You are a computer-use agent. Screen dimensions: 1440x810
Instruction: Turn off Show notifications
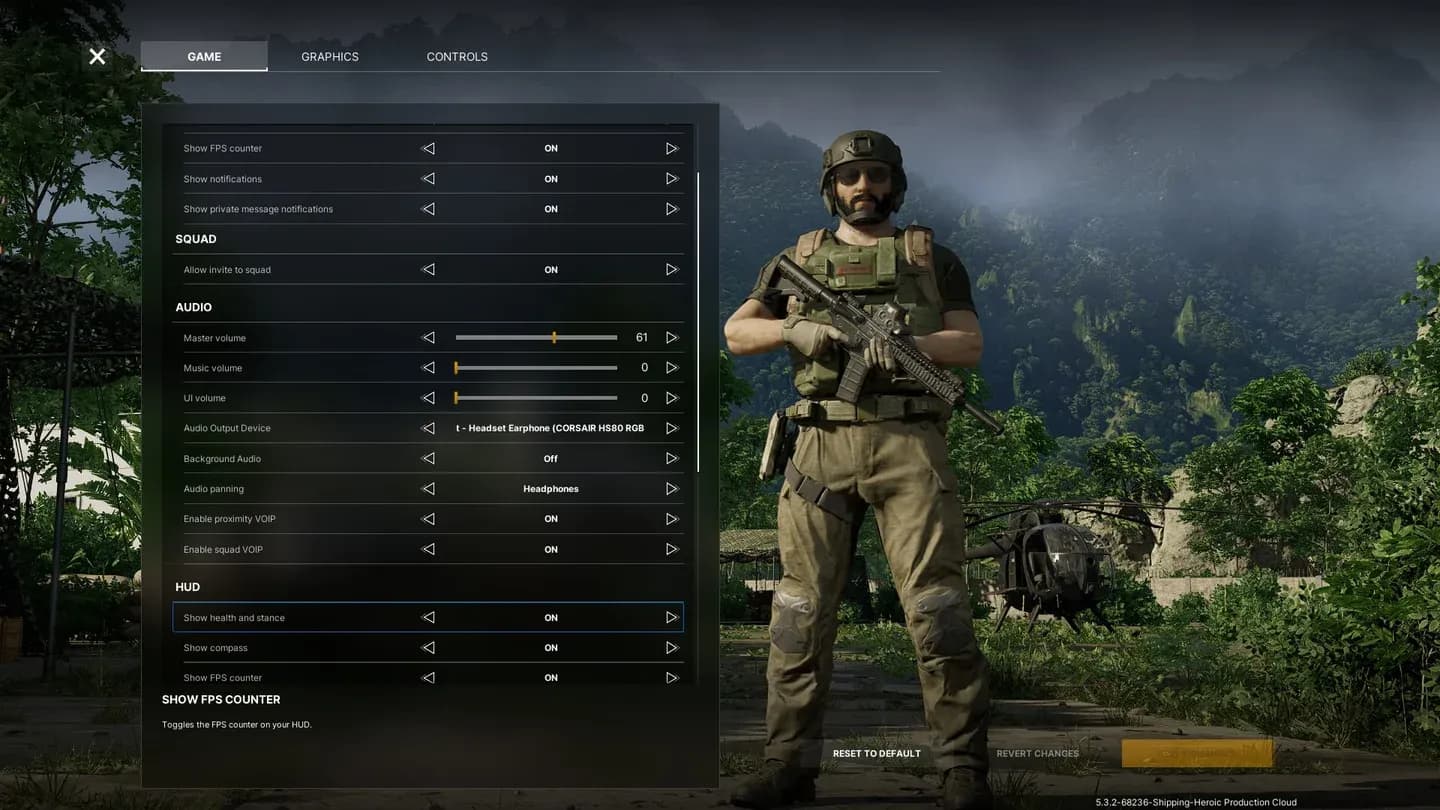[672, 178]
